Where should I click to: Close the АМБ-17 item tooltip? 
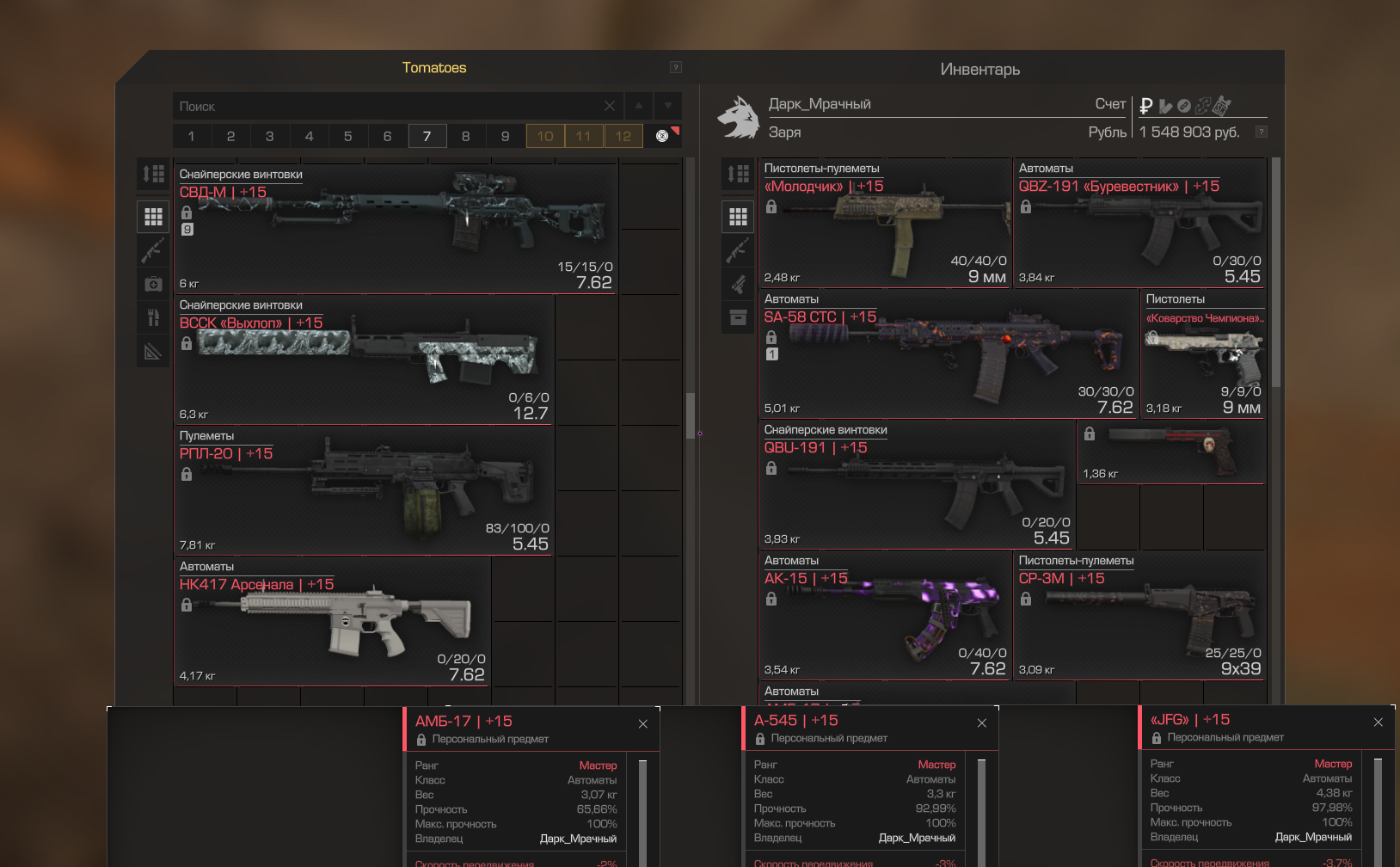tap(643, 724)
